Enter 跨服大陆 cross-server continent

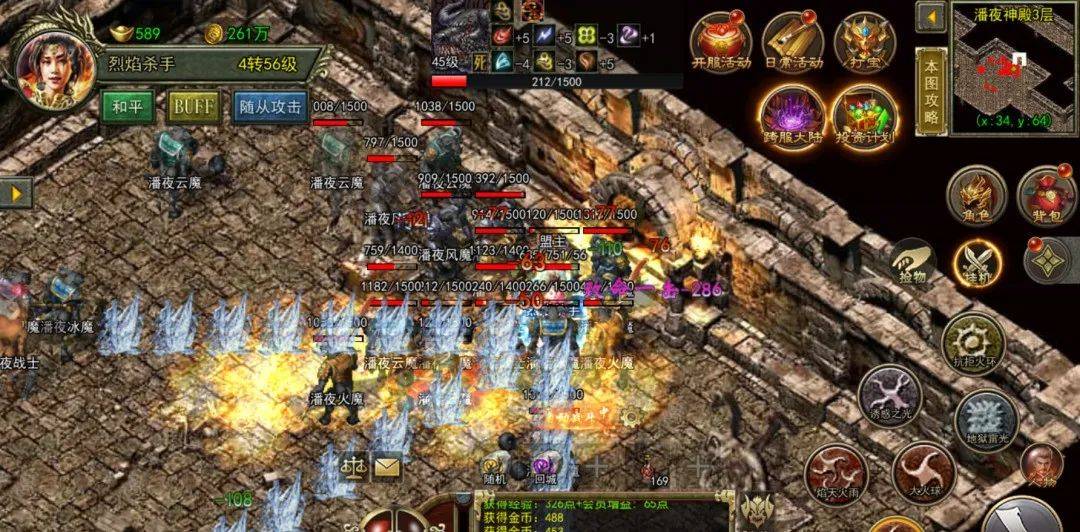792,114
